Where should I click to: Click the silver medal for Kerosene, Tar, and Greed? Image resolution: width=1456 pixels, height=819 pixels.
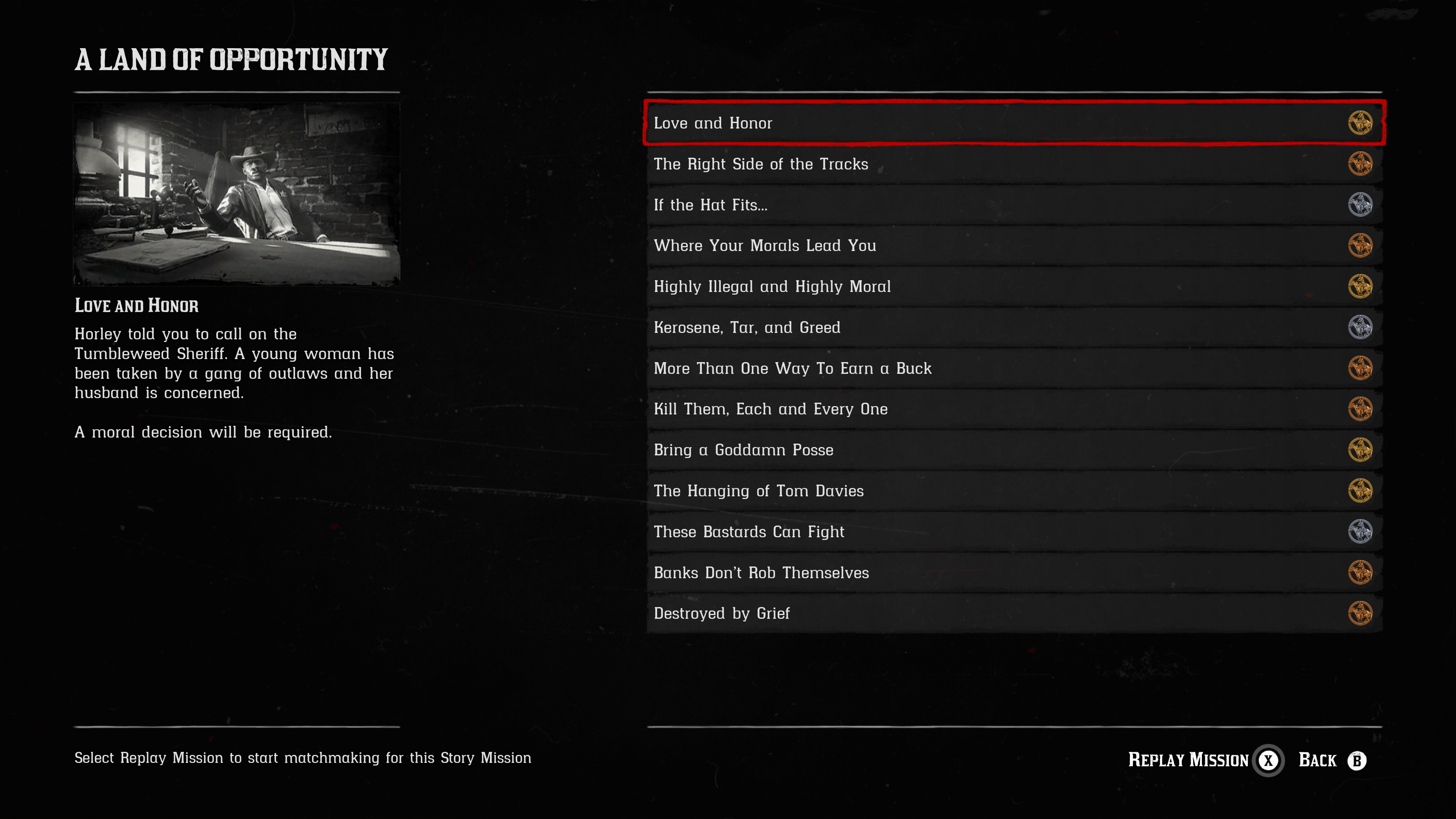click(x=1360, y=327)
